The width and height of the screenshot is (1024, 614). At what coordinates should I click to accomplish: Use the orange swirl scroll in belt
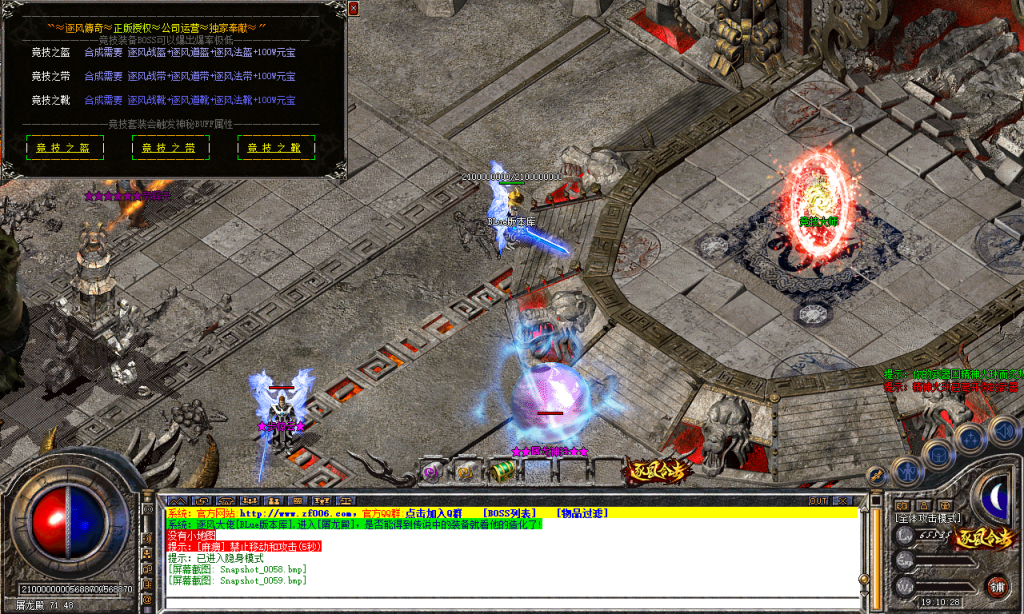[464, 471]
